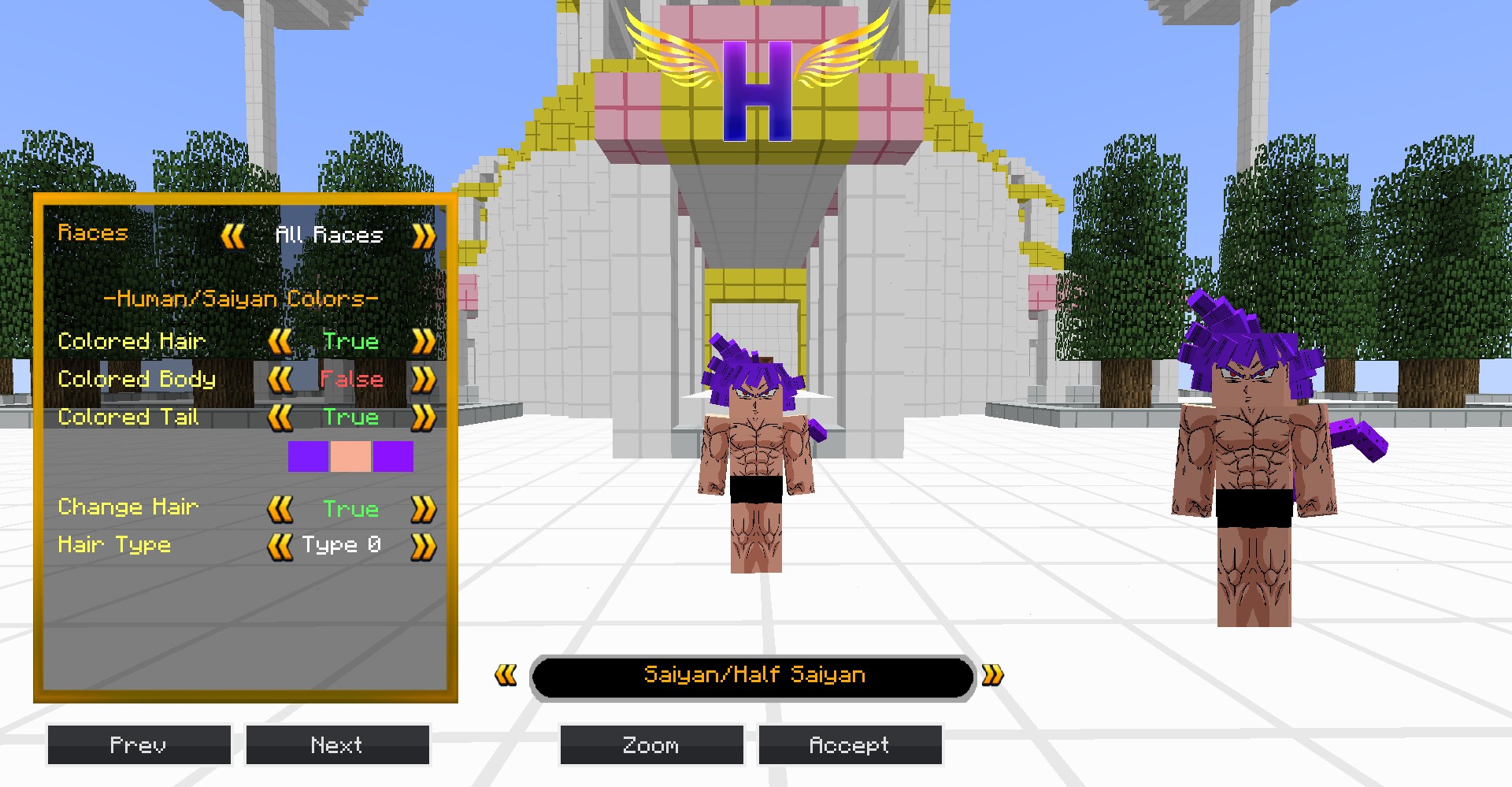Toggle the Zoom view button
This screenshot has width=1512, height=787.
click(x=651, y=744)
